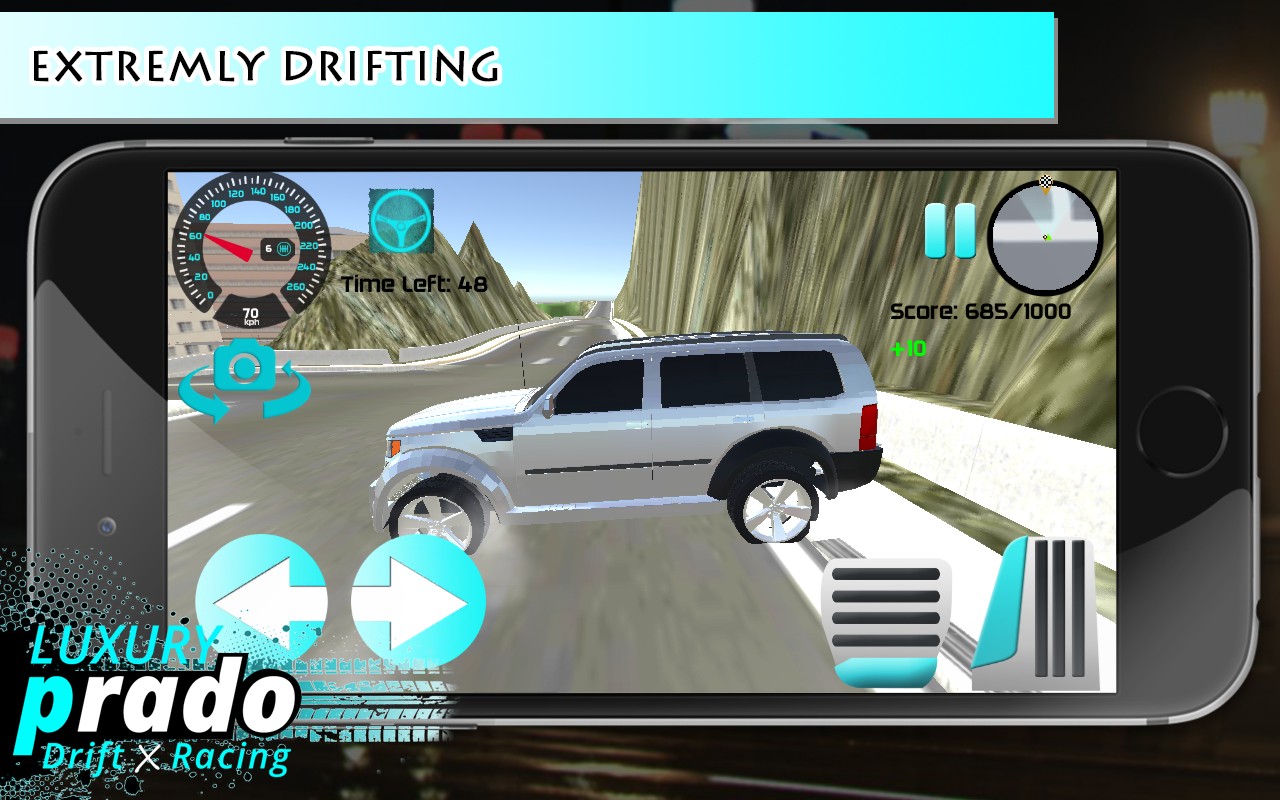This screenshot has height=800, width=1280.
Task: Switch camera view with the camera icon
Action: [x=245, y=377]
